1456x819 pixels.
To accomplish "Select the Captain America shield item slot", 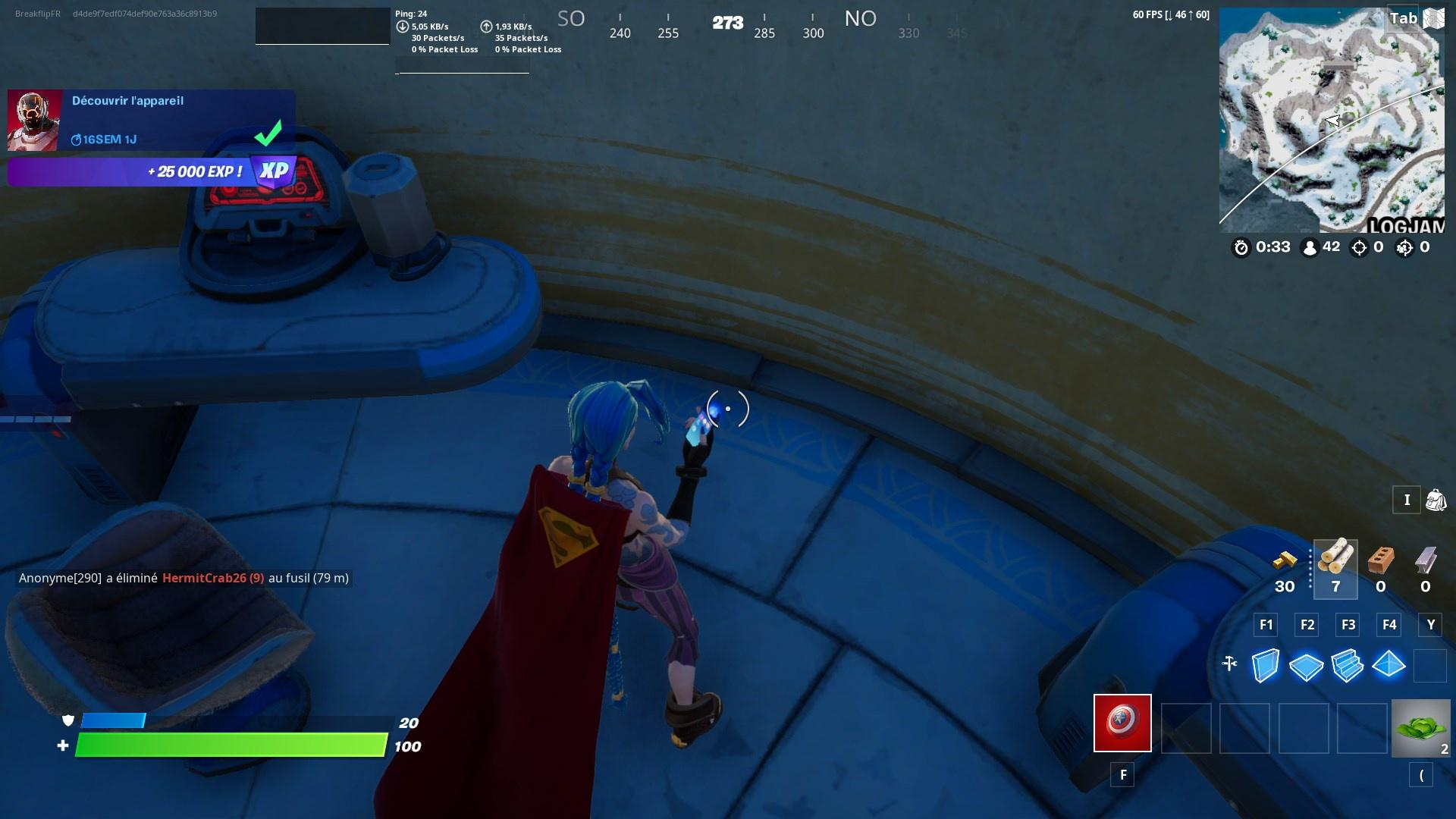I will 1122,722.
